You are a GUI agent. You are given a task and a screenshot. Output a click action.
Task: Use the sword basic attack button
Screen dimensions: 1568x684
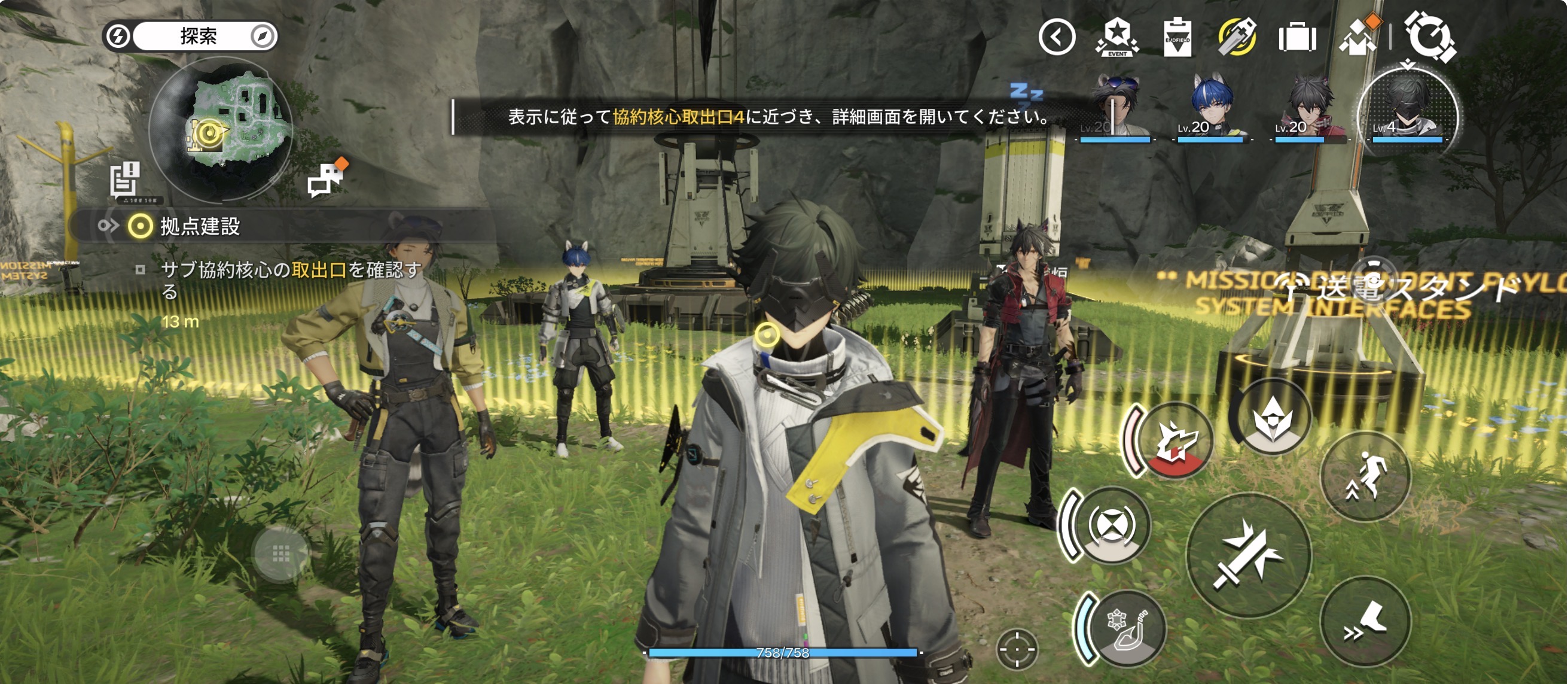(x=1248, y=555)
